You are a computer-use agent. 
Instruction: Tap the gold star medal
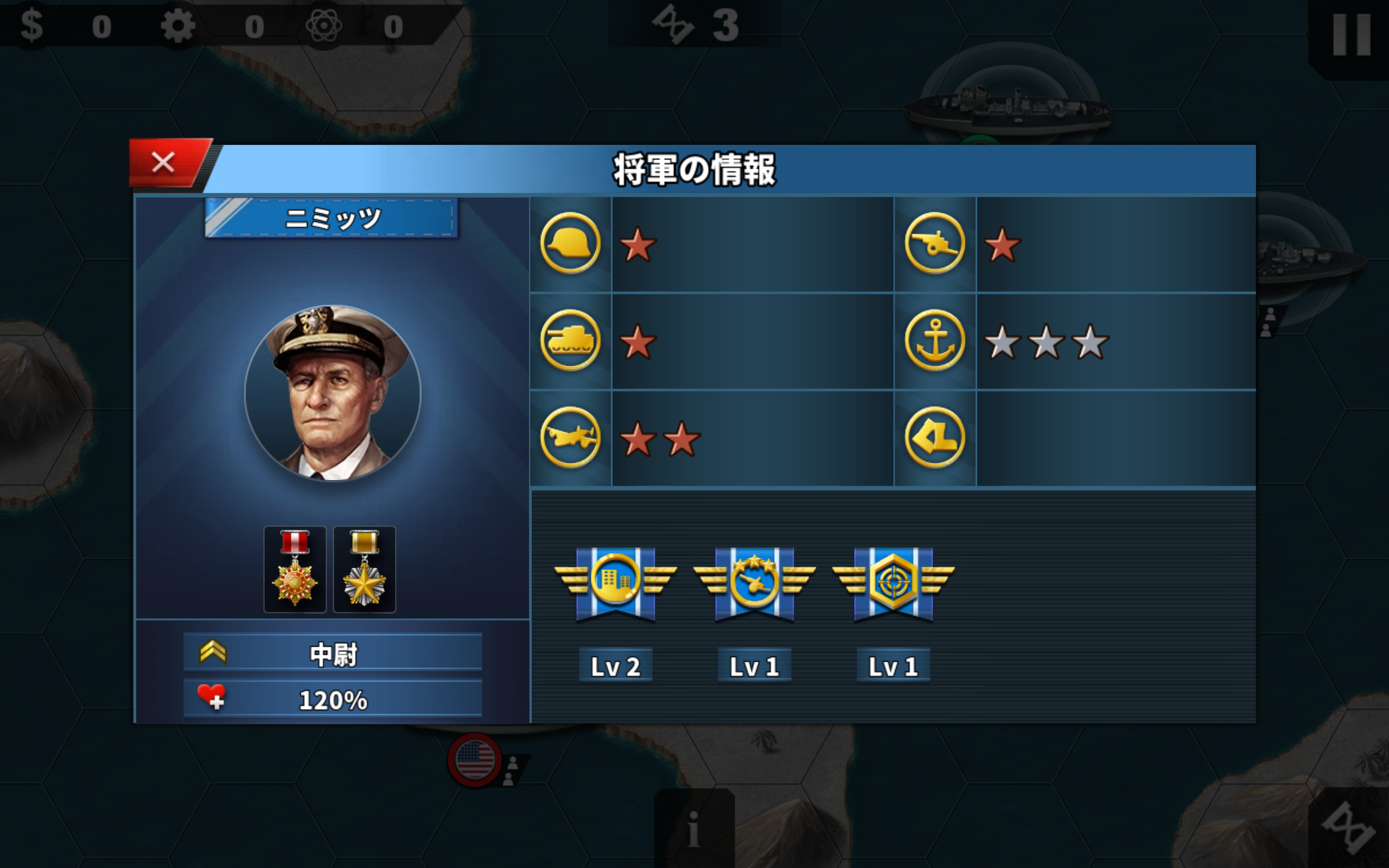(365, 569)
